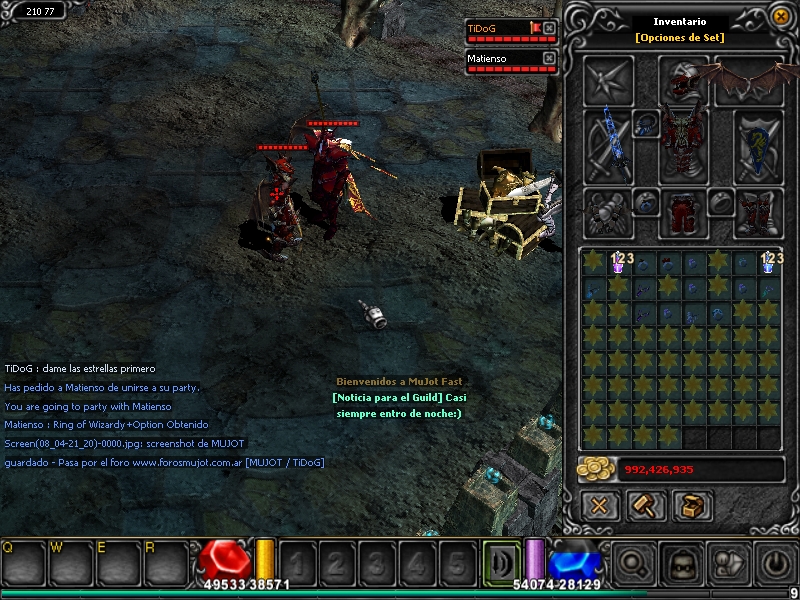This screenshot has height=600, width=800.
Task: Select the equipped blue sword slot
Action: click(x=605, y=141)
